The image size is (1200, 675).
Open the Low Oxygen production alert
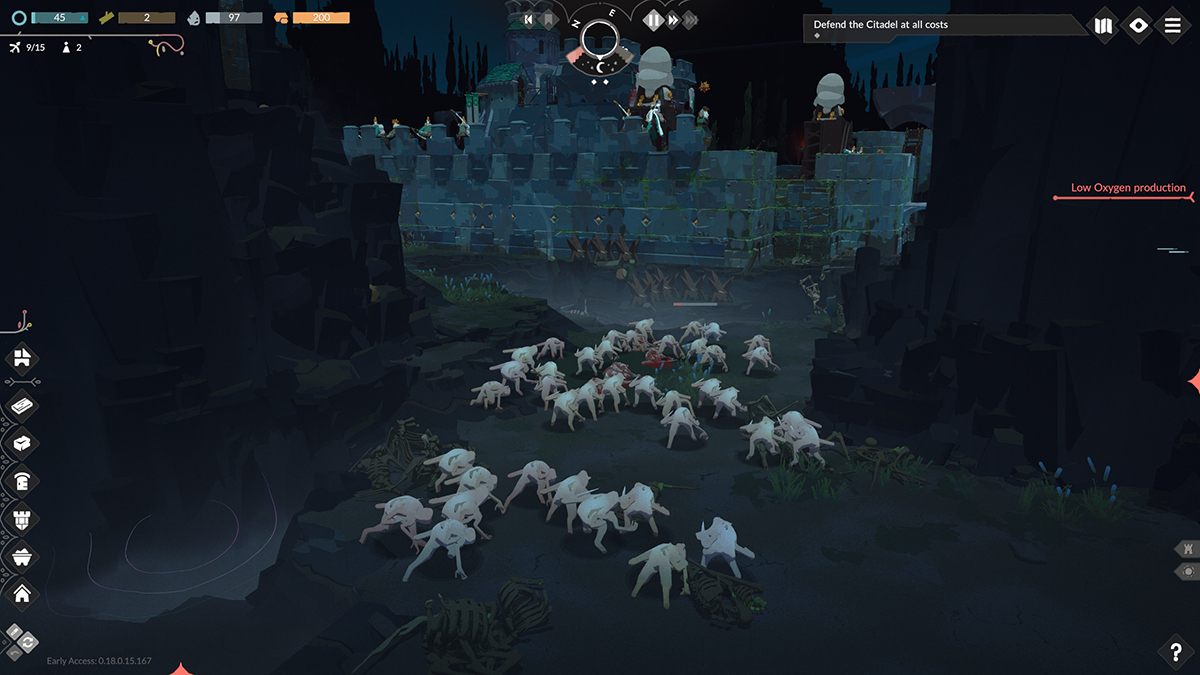[1128, 188]
